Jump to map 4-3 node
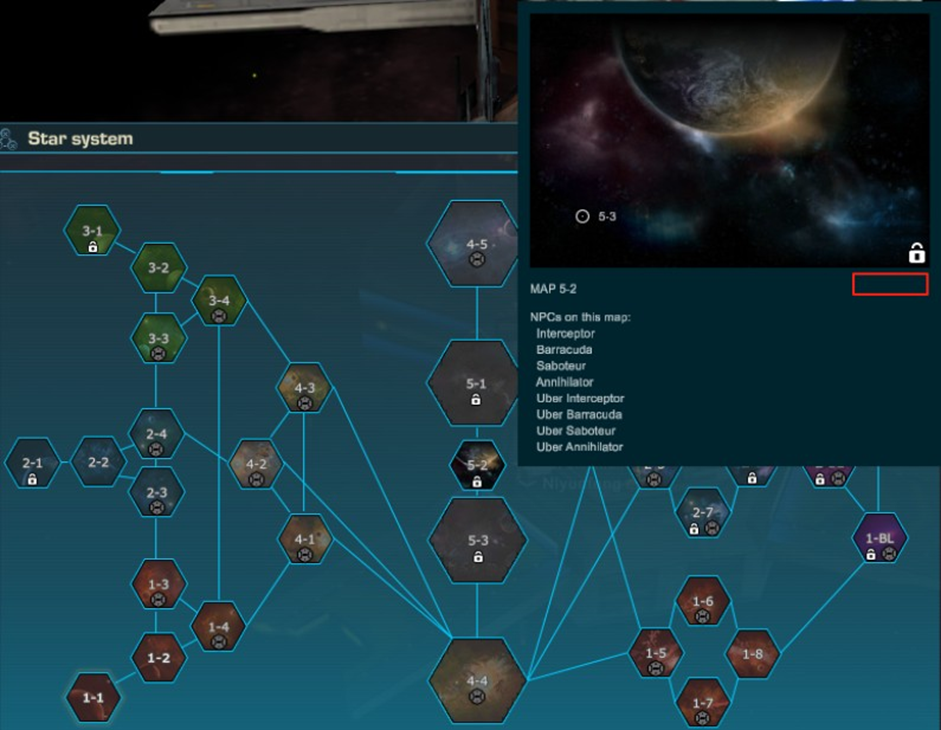 pos(304,389)
